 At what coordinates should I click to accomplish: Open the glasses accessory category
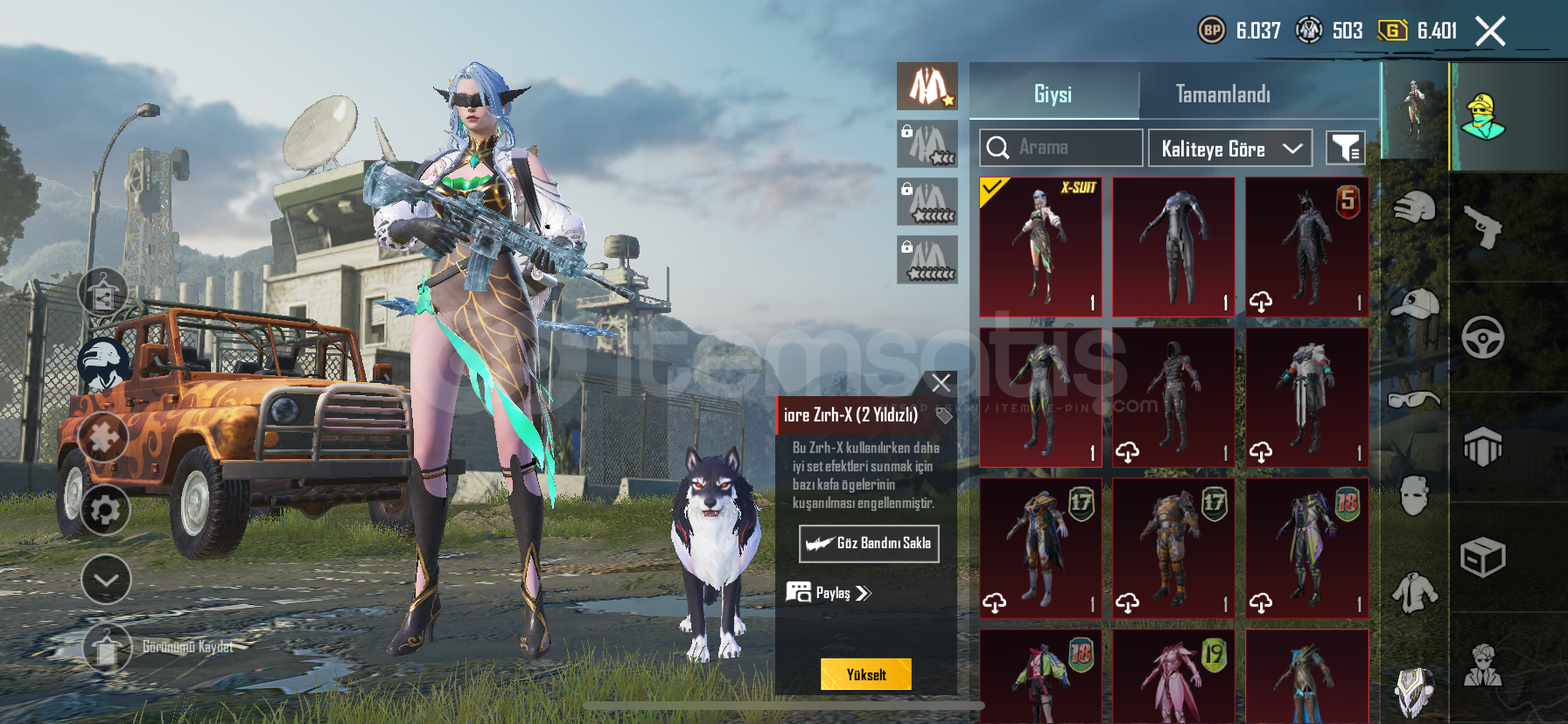1414,400
